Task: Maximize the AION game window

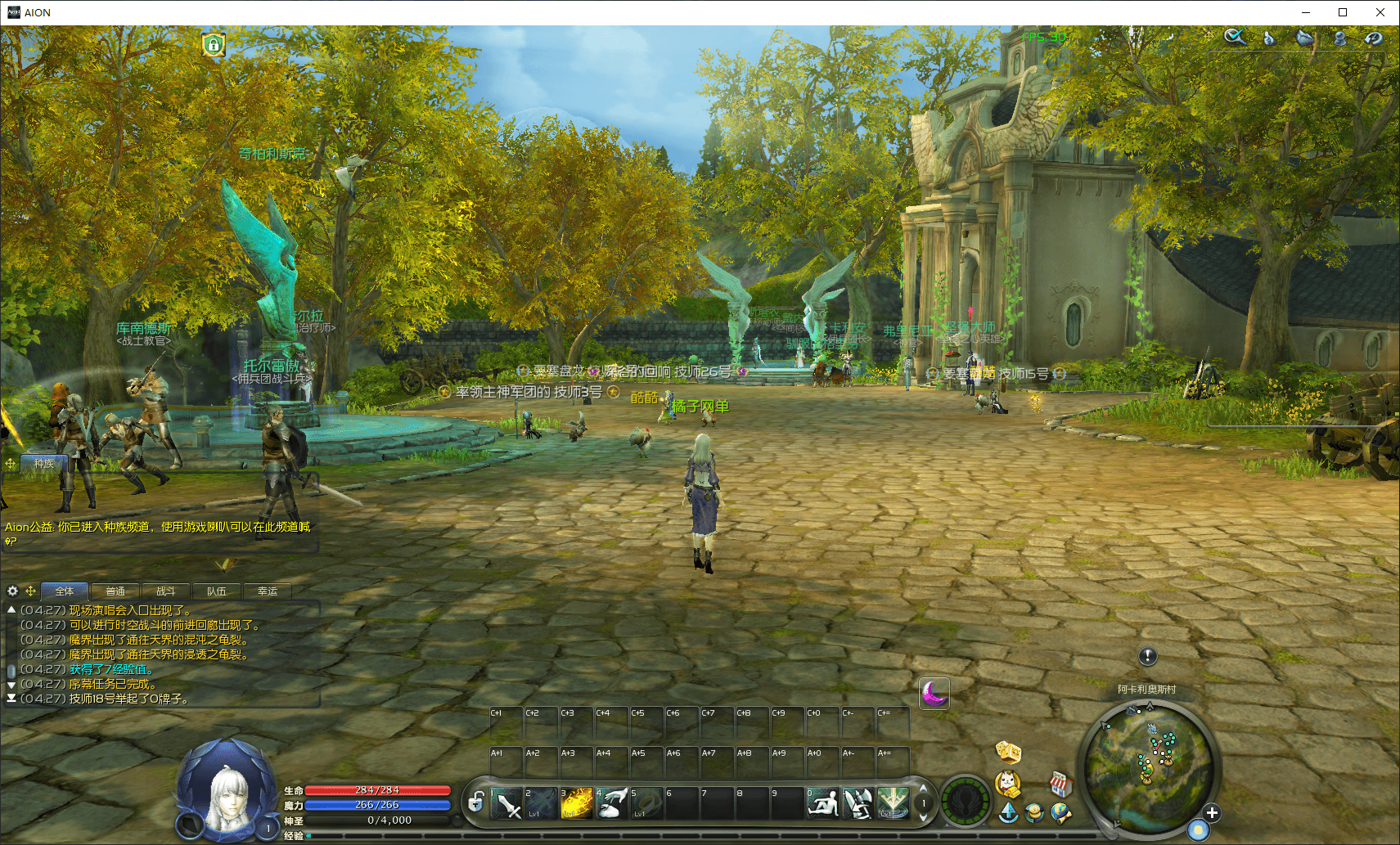Action: point(1343,12)
